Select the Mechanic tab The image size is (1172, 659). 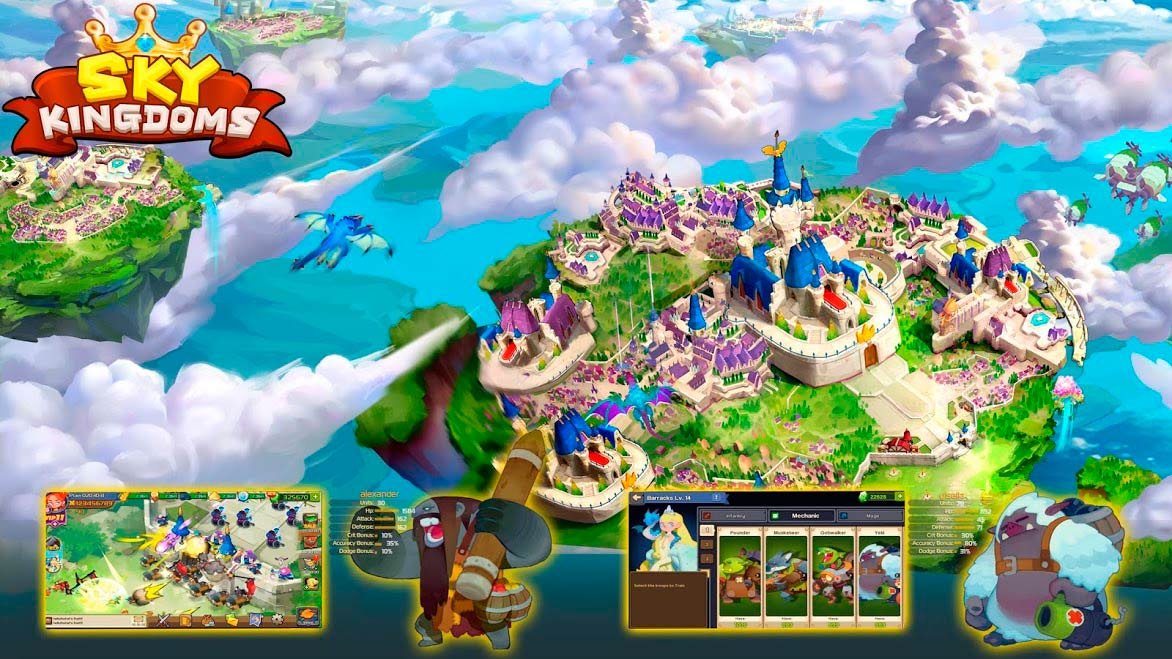pyautogui.click(x=800, y=516)
